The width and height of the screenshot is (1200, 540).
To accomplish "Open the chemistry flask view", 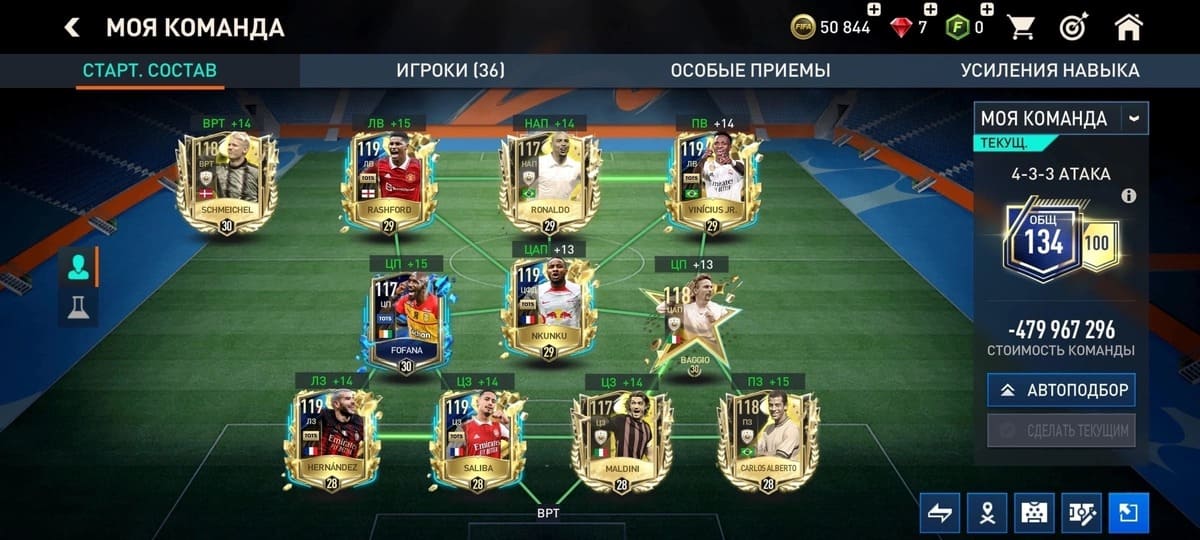I will click(77, 307).
